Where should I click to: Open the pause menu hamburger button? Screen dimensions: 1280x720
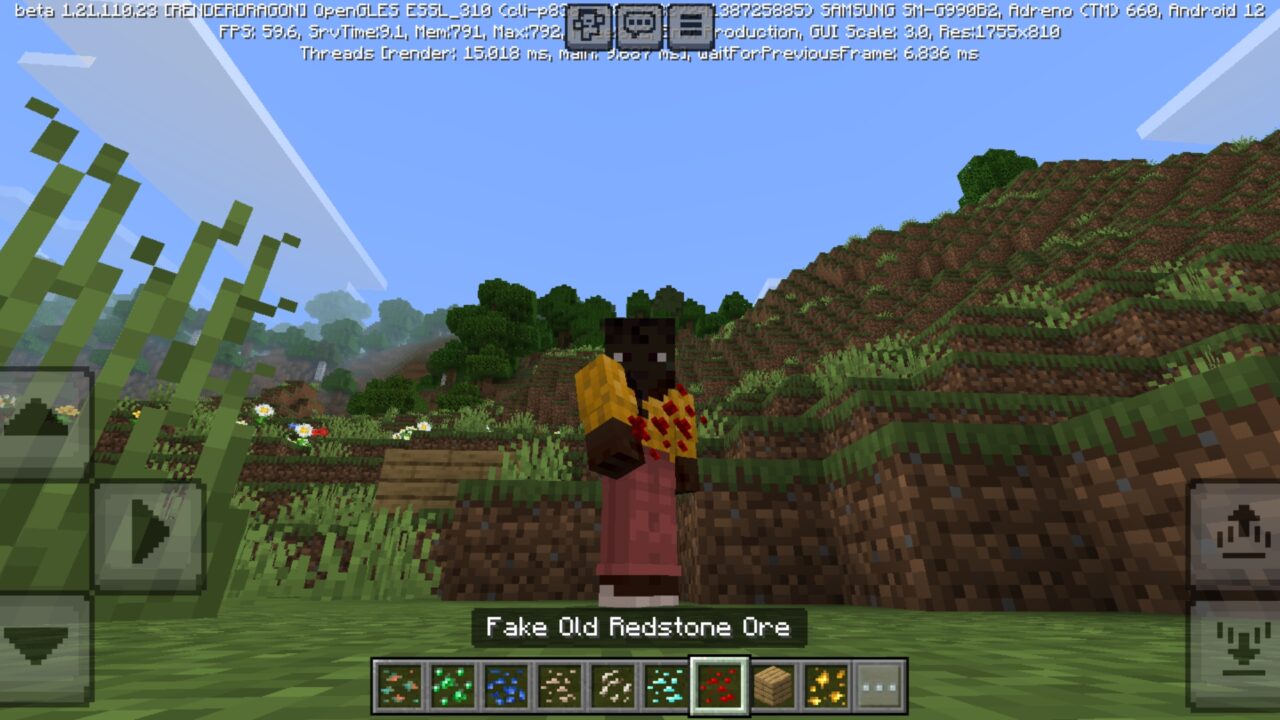[690, 27]
